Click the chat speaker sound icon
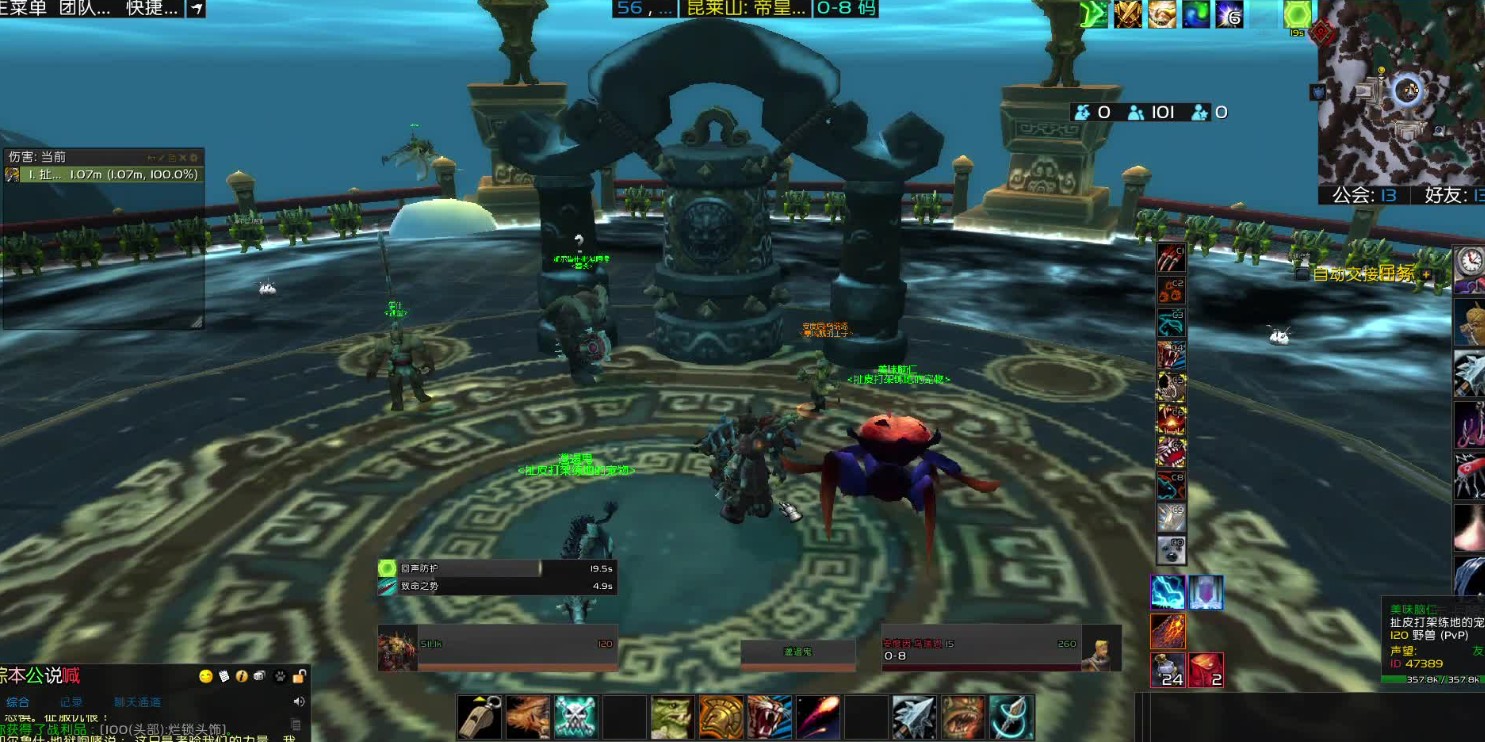Screen dimensions: 1485x742 (298, 702)
